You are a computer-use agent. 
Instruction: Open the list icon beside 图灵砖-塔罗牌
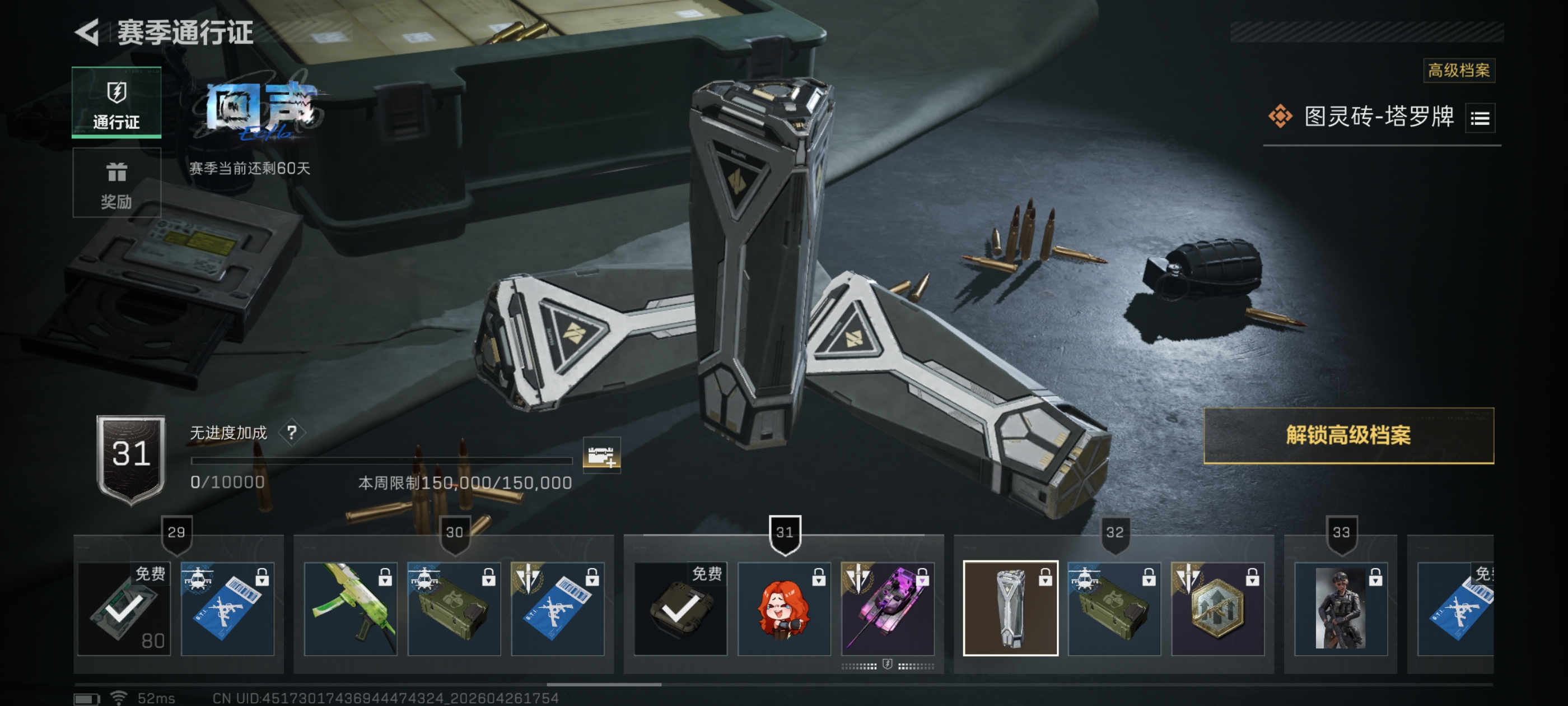[1480, 118]
